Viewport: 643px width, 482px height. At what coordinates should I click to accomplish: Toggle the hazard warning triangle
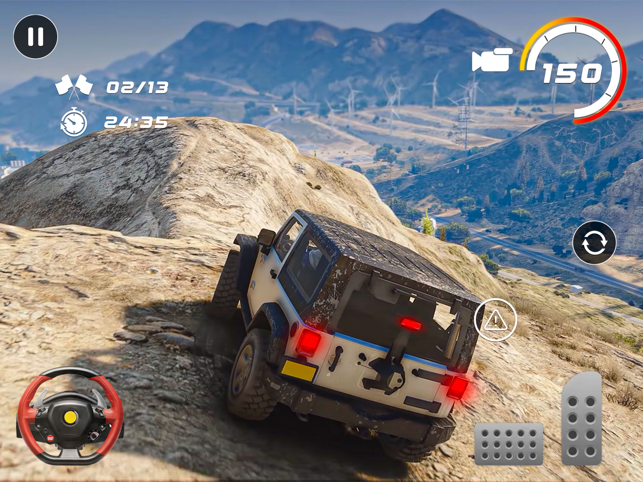pos(495,320)
